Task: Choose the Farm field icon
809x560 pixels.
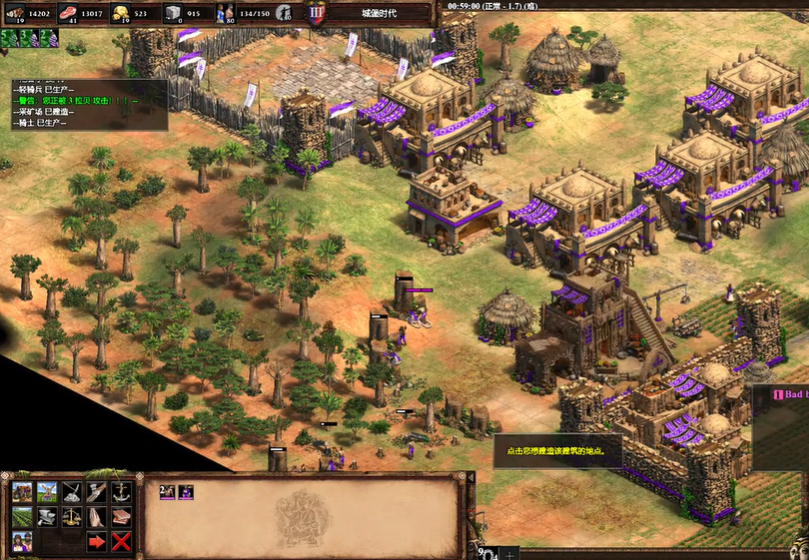Action: (x=22, y=517)
